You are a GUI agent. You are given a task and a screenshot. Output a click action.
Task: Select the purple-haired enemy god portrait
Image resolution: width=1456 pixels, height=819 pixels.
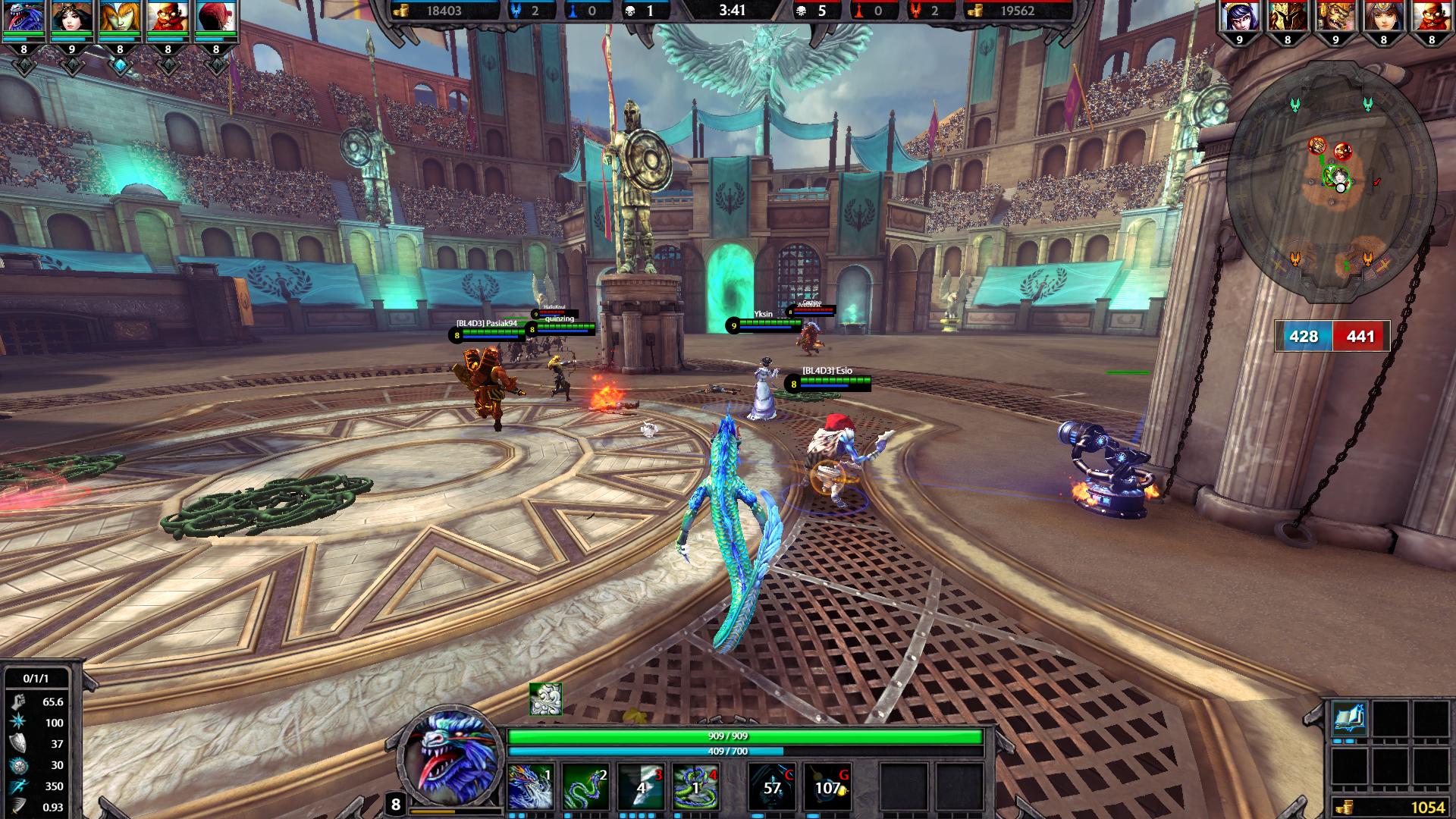tap(1239, 18)
